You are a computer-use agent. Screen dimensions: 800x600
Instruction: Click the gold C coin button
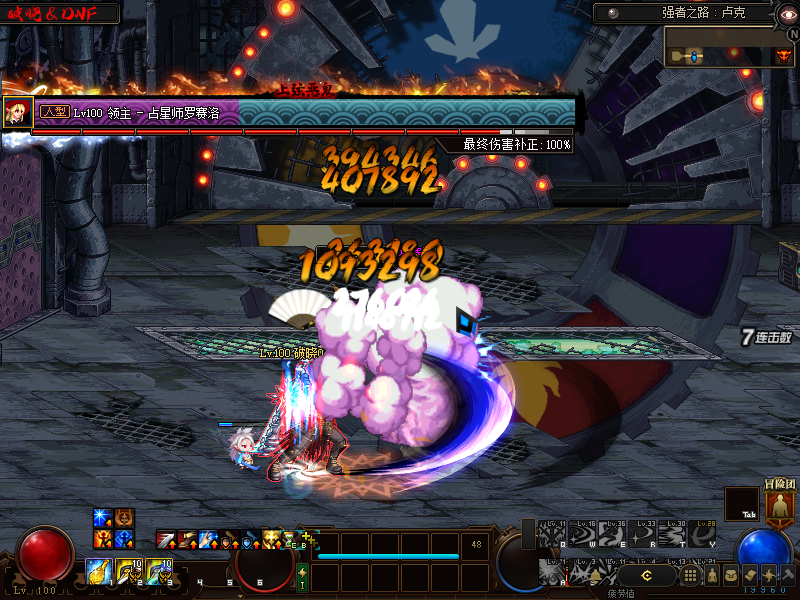point(647,575)
